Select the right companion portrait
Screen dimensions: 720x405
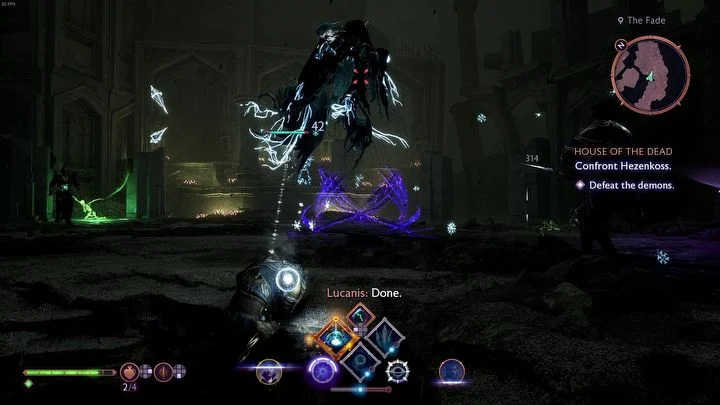[x=450, y=372]
